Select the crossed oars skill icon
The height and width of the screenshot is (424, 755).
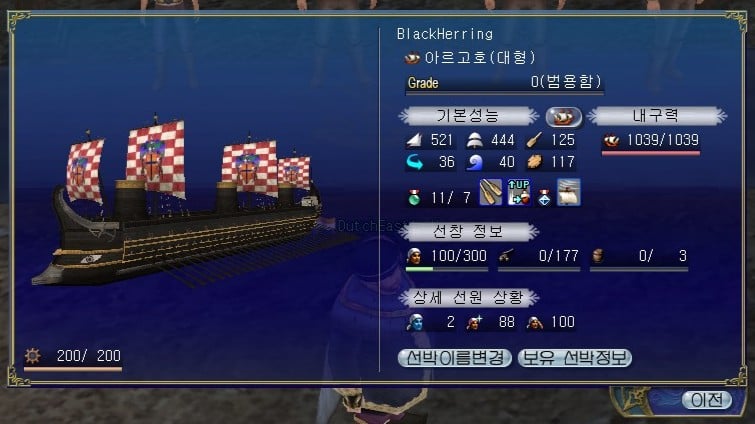click(x=492, y=191)
